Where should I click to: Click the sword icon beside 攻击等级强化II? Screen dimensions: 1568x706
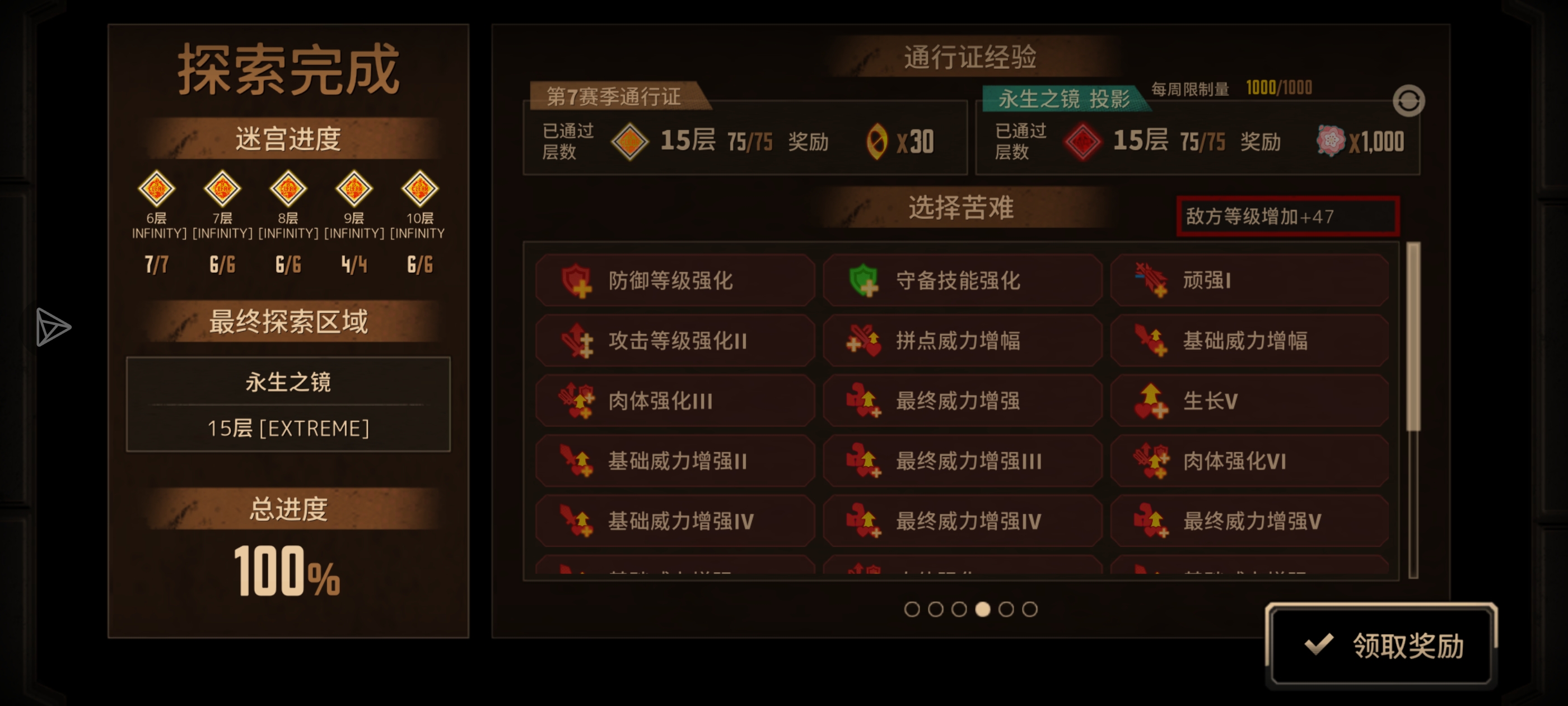[579, 341]
